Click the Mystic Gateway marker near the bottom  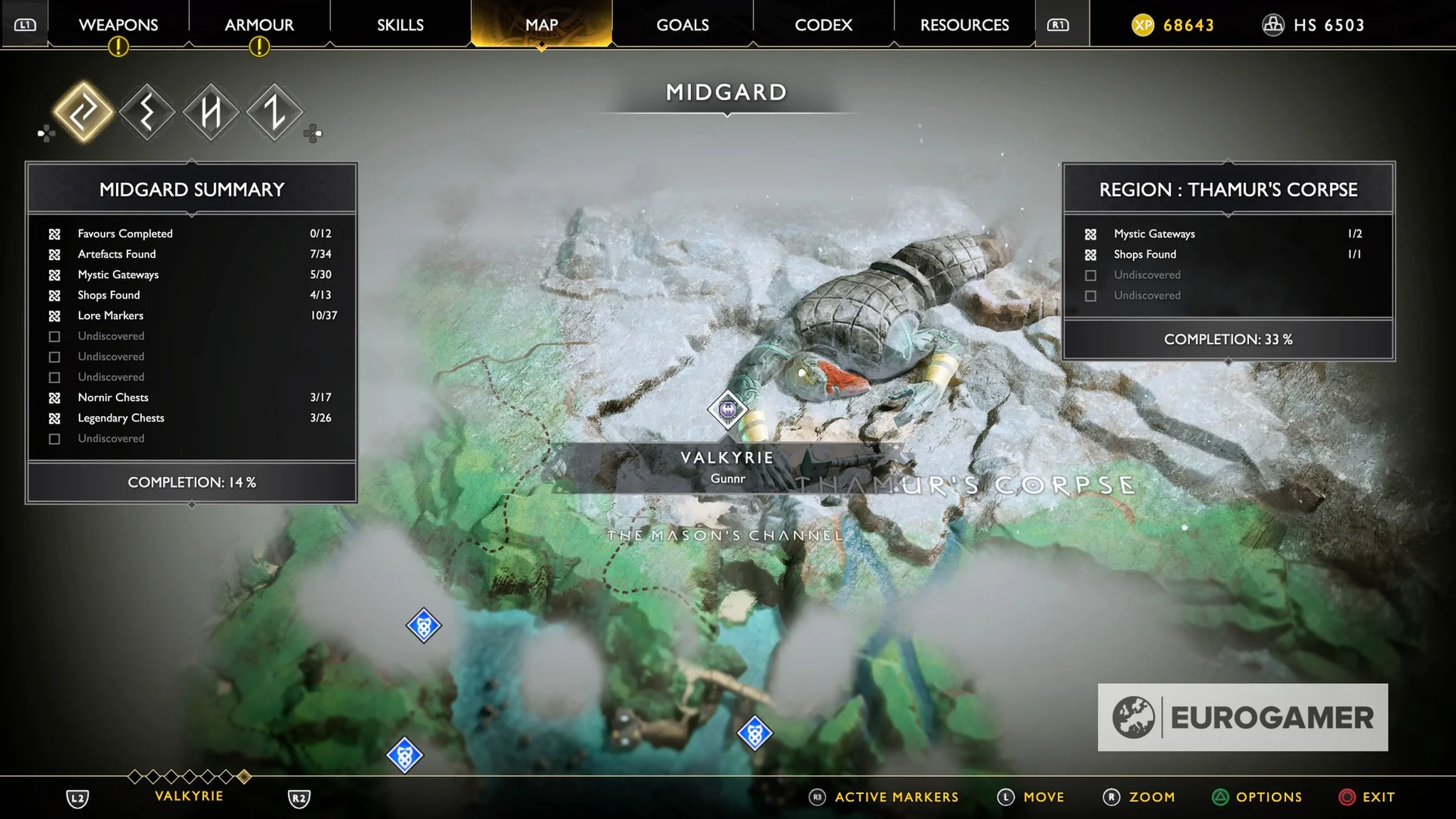tap(754, 732)
